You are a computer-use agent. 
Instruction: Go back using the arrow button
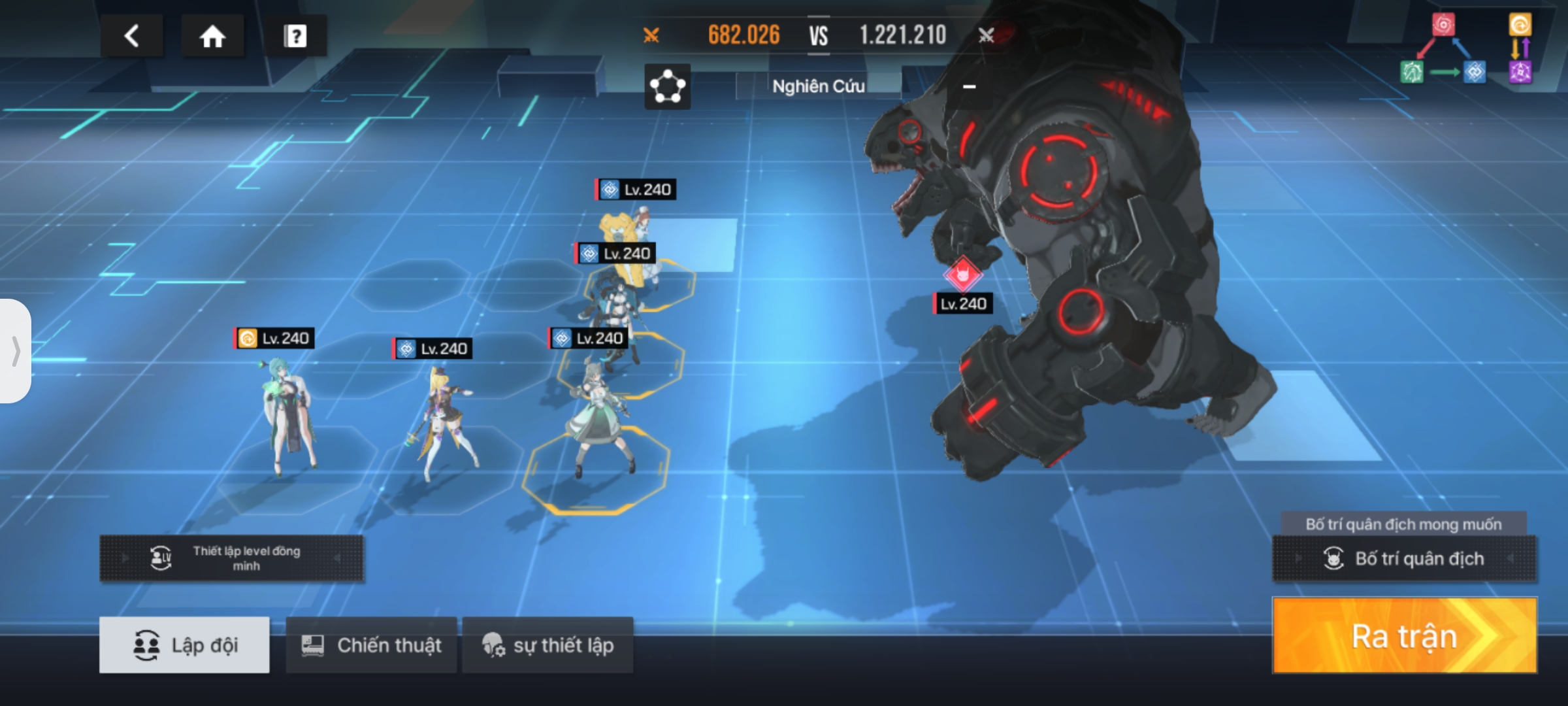(x=131, y=36)
